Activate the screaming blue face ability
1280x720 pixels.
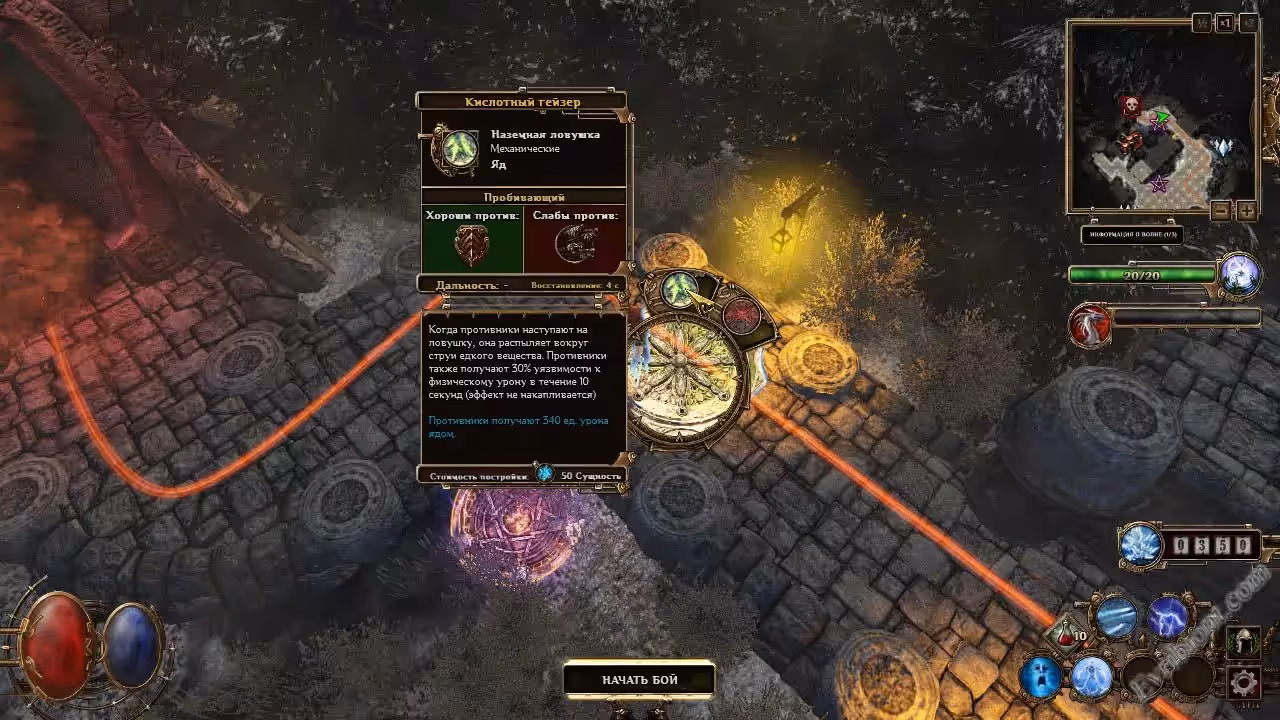click(1040, 677)
